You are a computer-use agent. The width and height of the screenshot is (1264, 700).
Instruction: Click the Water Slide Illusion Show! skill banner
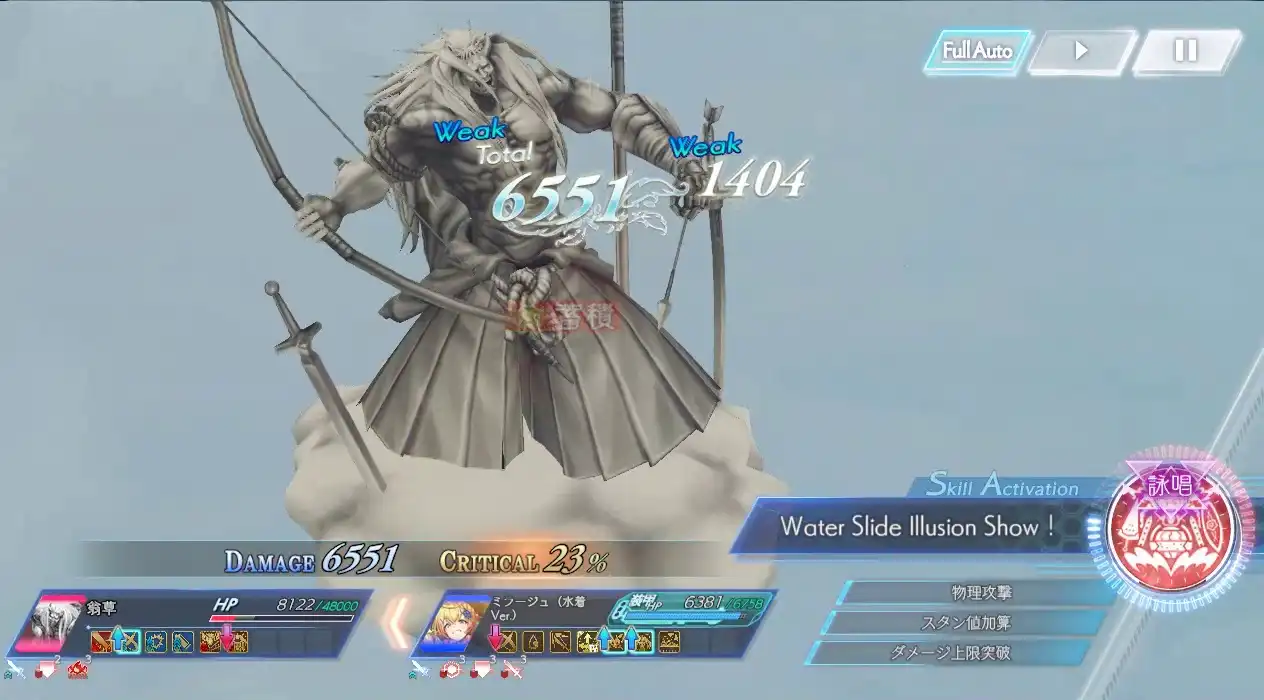click(916, 526)
